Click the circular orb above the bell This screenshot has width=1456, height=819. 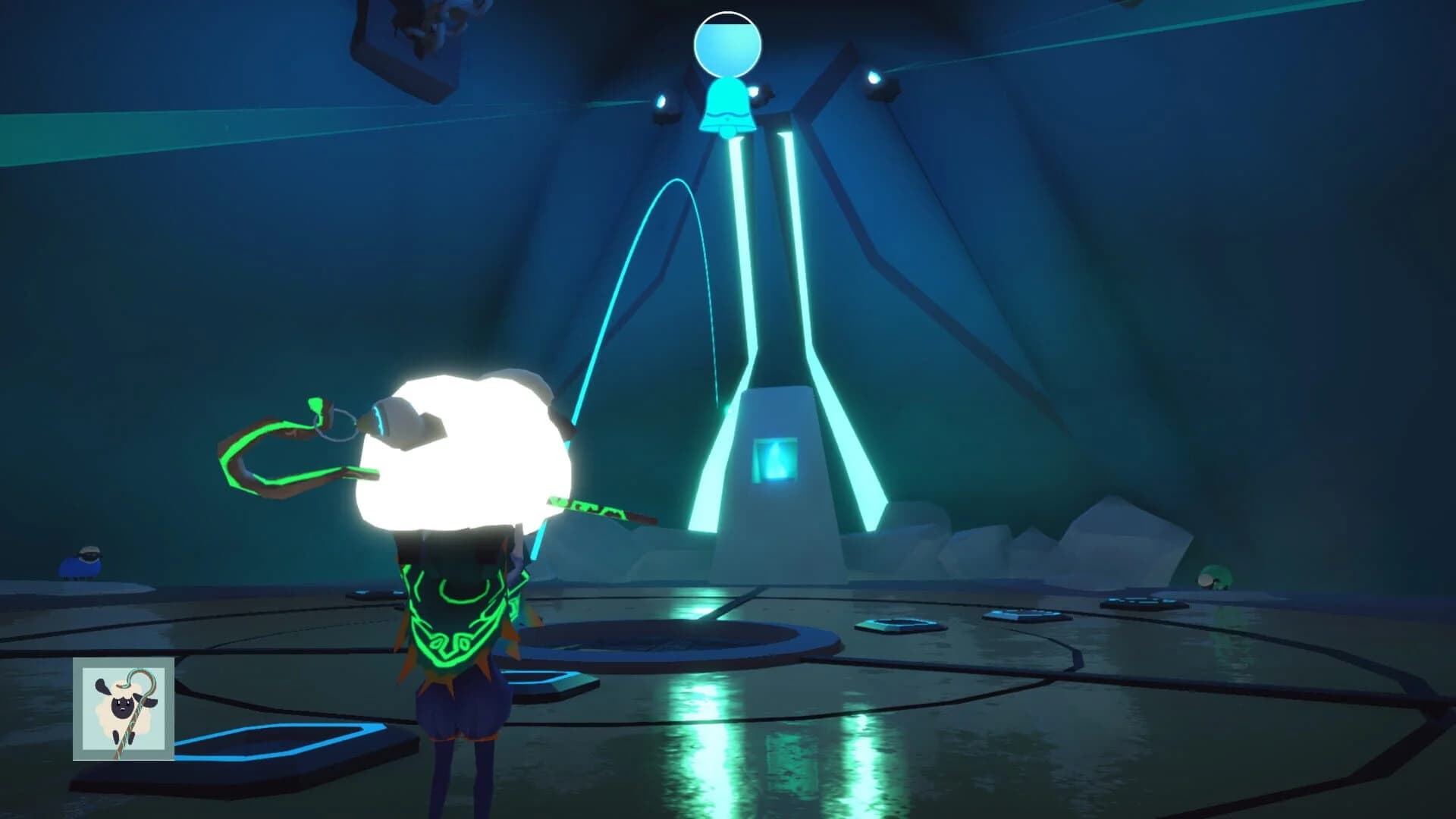pyautogui.click(x=728, y=45)
